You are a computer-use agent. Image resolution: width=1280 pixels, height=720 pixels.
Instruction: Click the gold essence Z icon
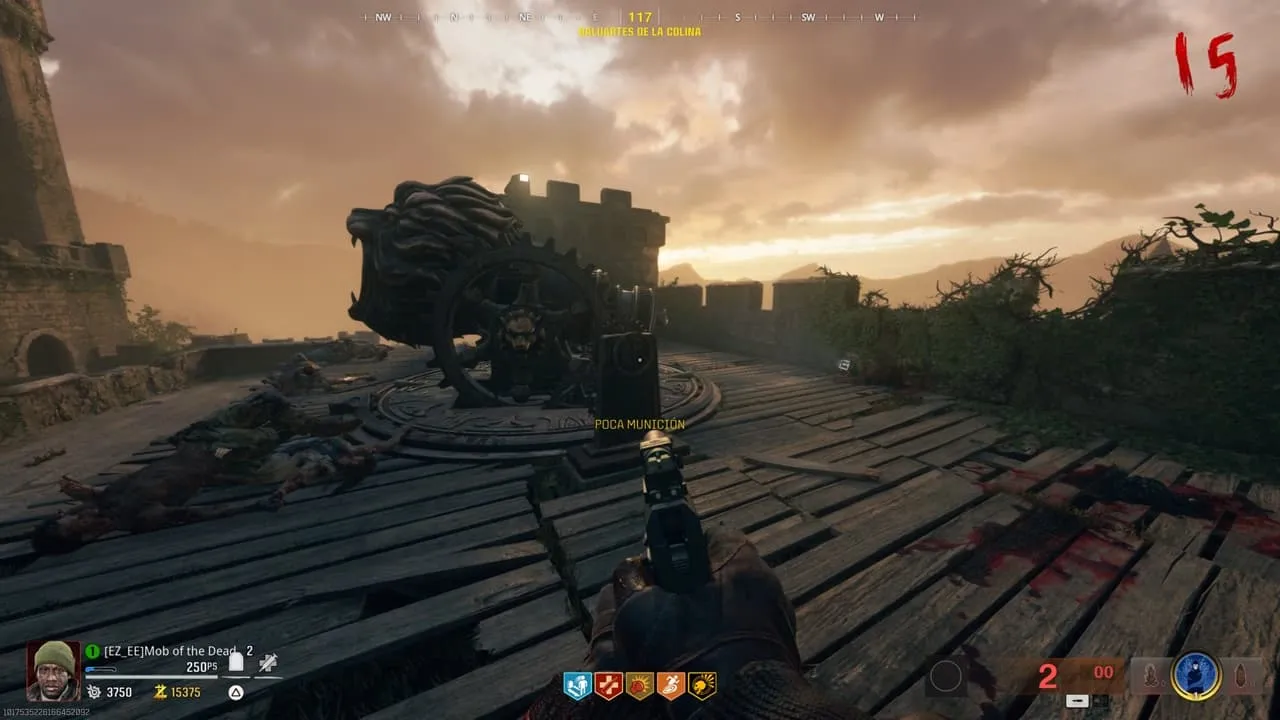pos(159,692)
